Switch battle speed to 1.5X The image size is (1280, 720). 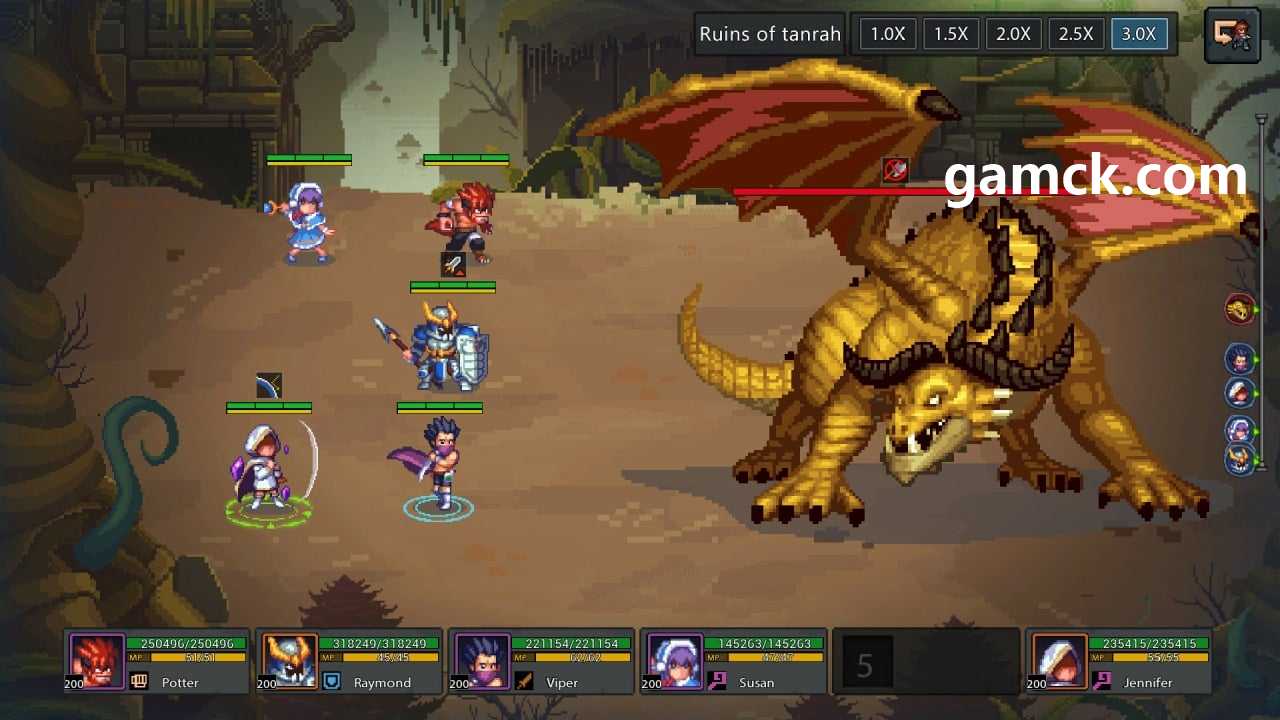[x=950, y=34]
